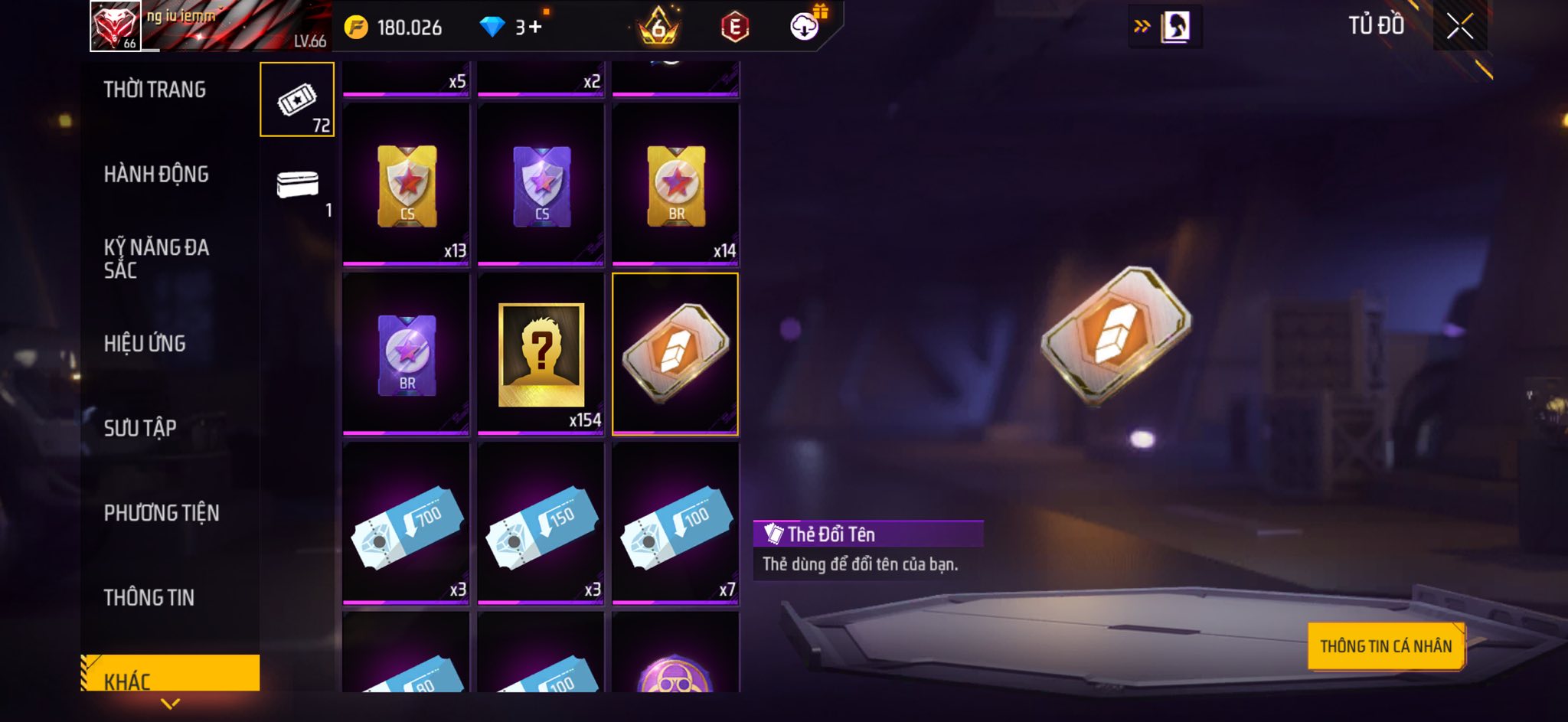Select the 700 diamond voucher ticket
Image resolution: width=1568 pixels, height=722 pixels.
(407, 524)
